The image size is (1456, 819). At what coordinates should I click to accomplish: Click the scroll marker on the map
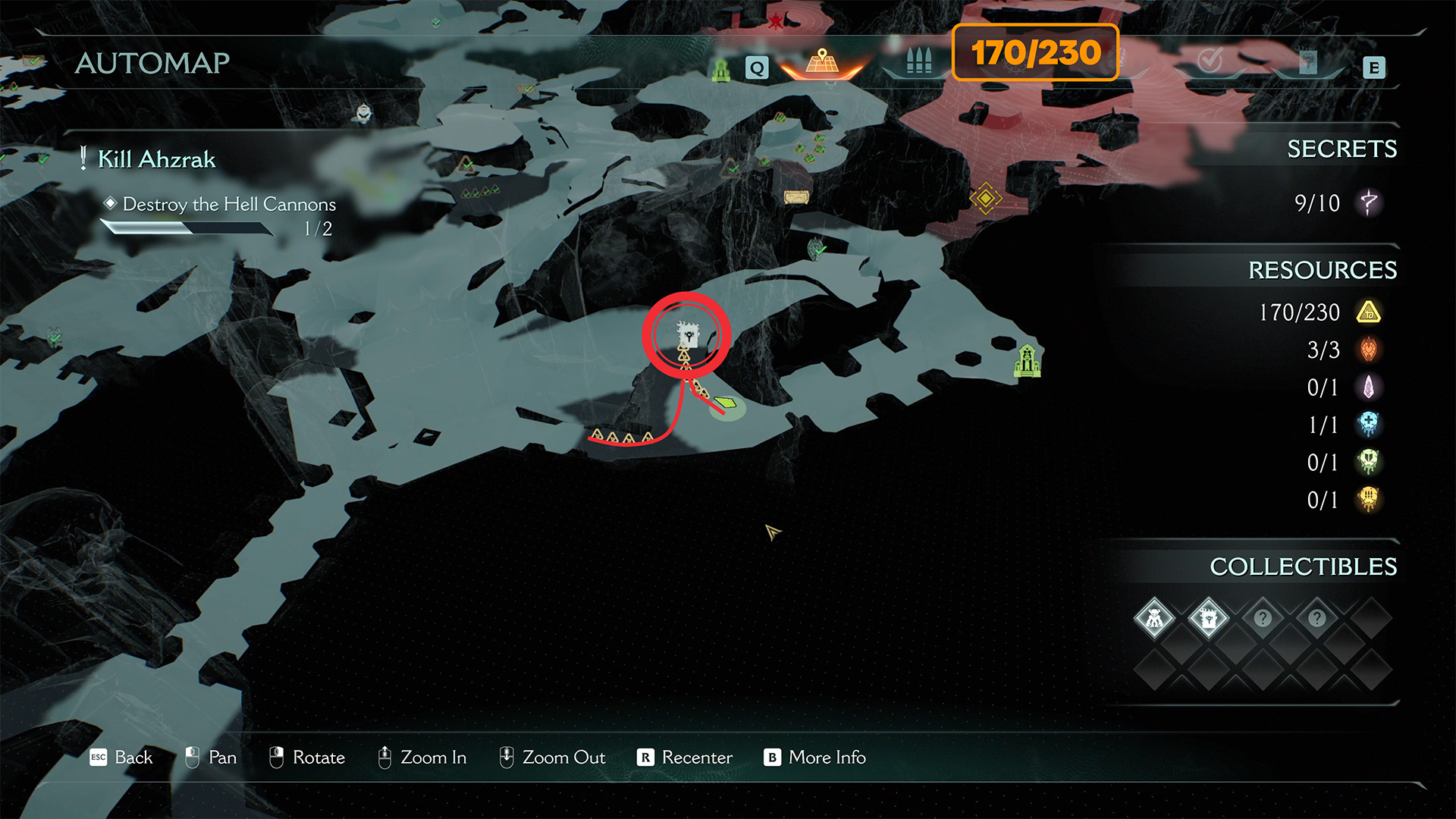[796, 197]
